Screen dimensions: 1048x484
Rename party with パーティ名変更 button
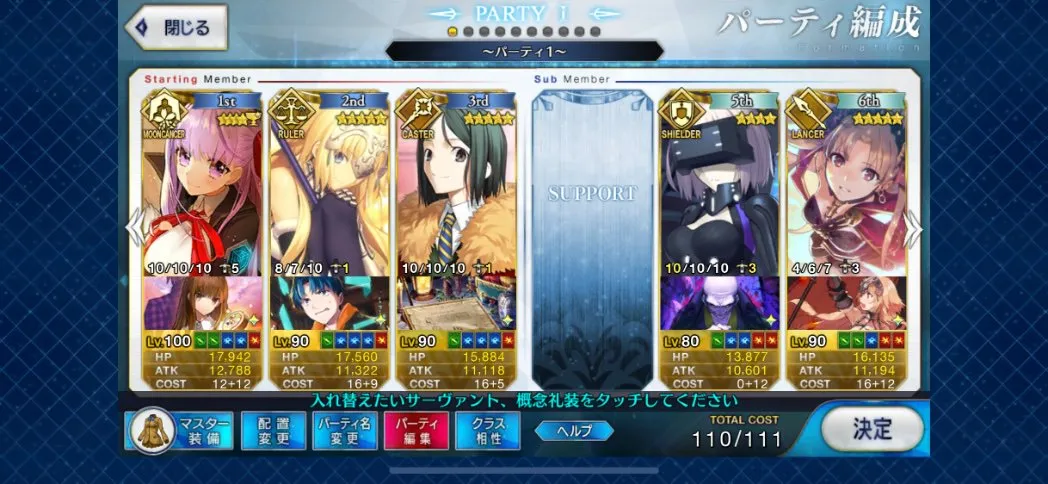[344, 431]
